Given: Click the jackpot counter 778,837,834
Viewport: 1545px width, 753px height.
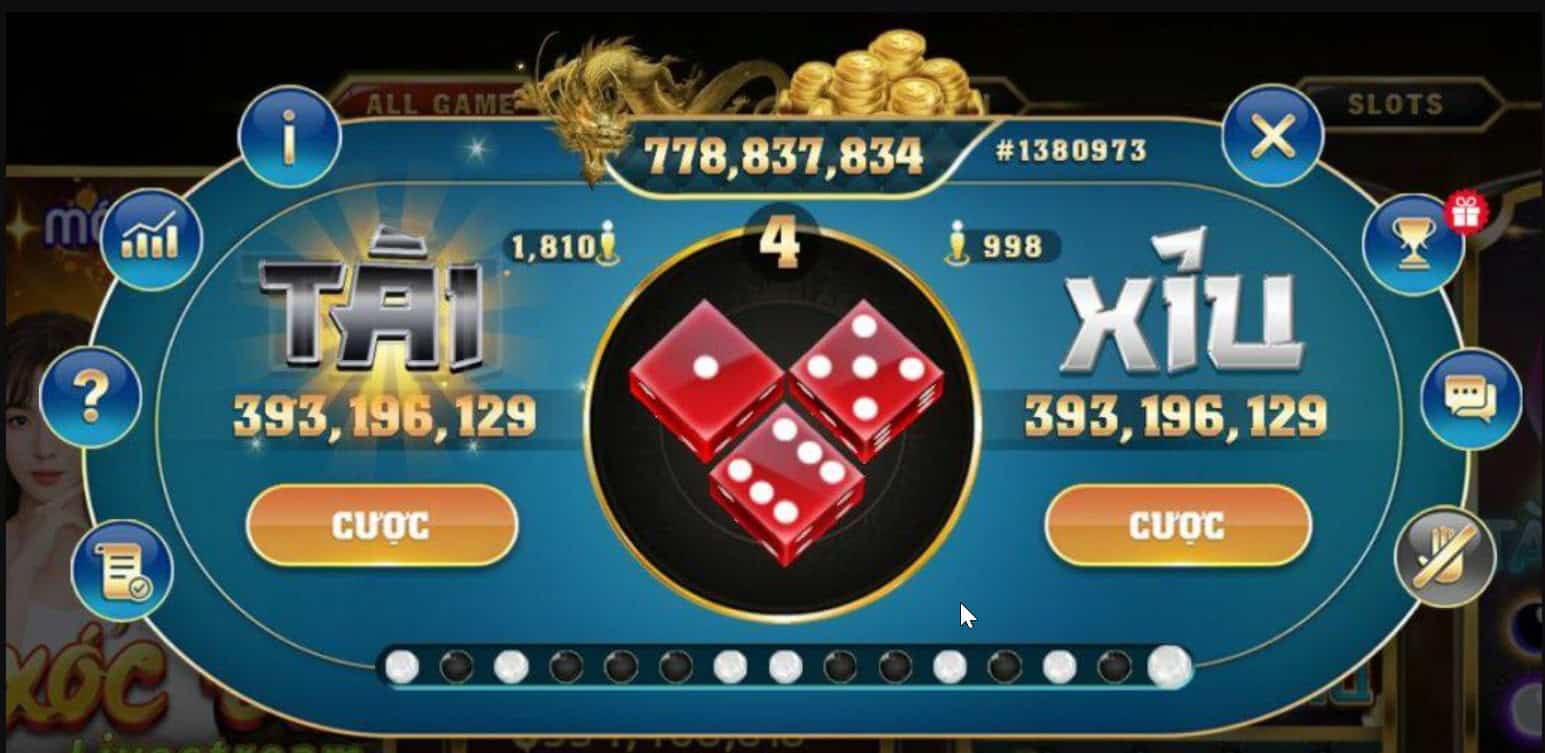Looking at the screenshot, I should point(786,152).
